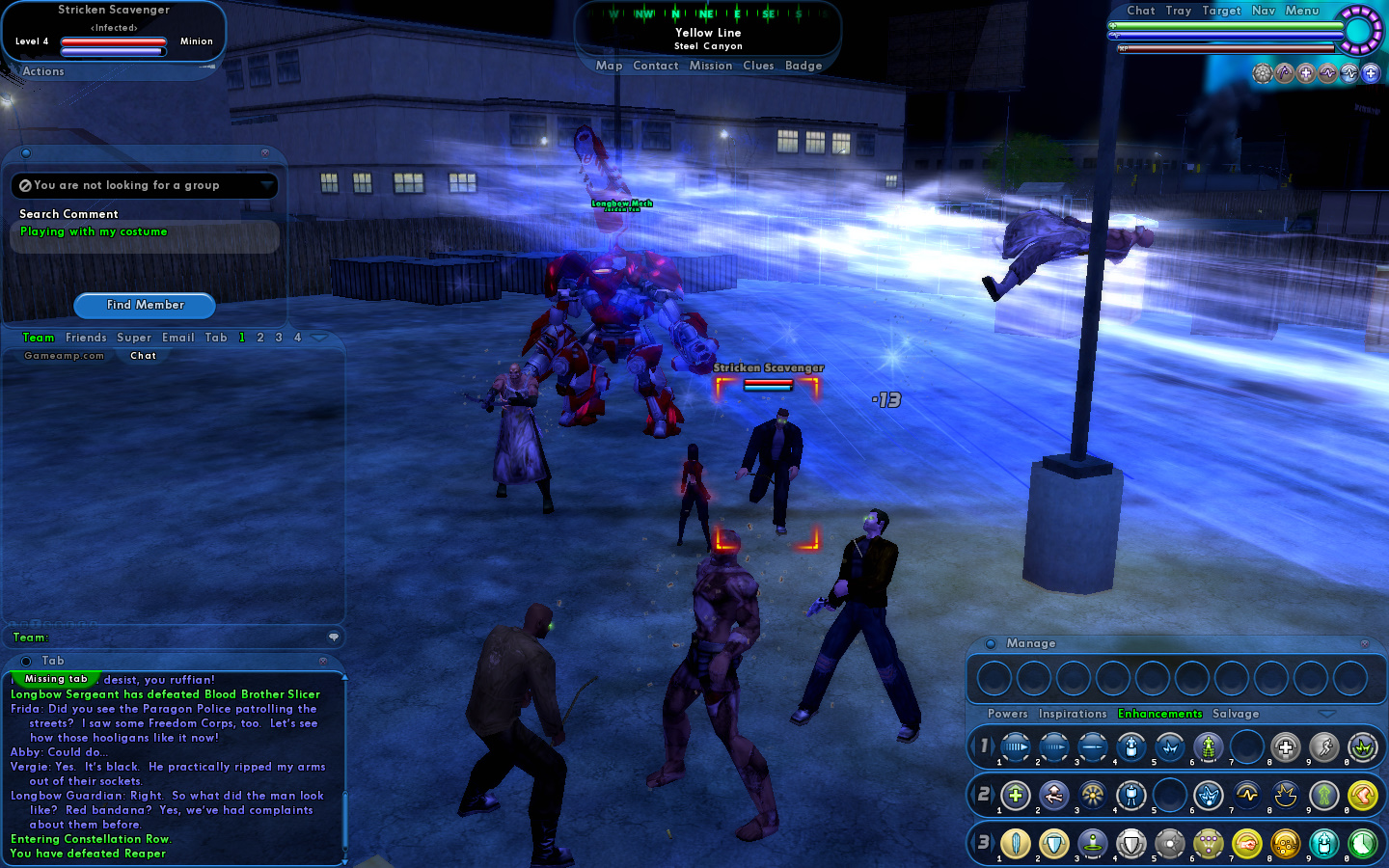The width and height of the screenshot is (1389, 868).
Task: Open the Clues panel
Action: click(758, 66)
